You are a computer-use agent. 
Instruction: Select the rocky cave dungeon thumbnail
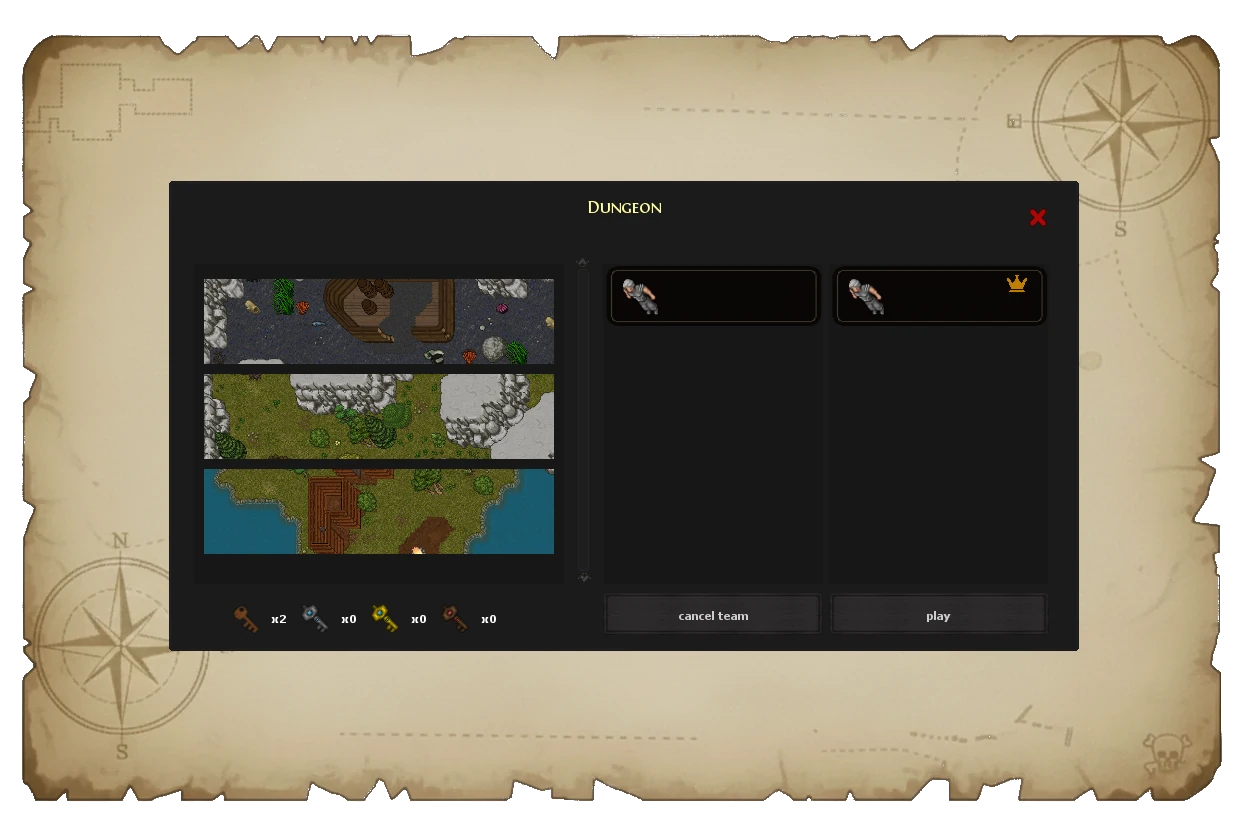(379, 321)
